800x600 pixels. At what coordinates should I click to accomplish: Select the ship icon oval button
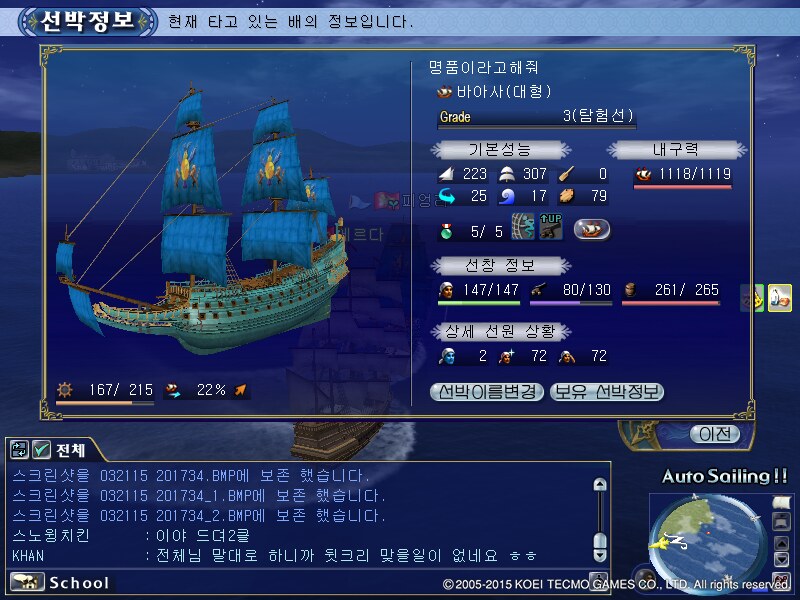click(x=591, y=229)
